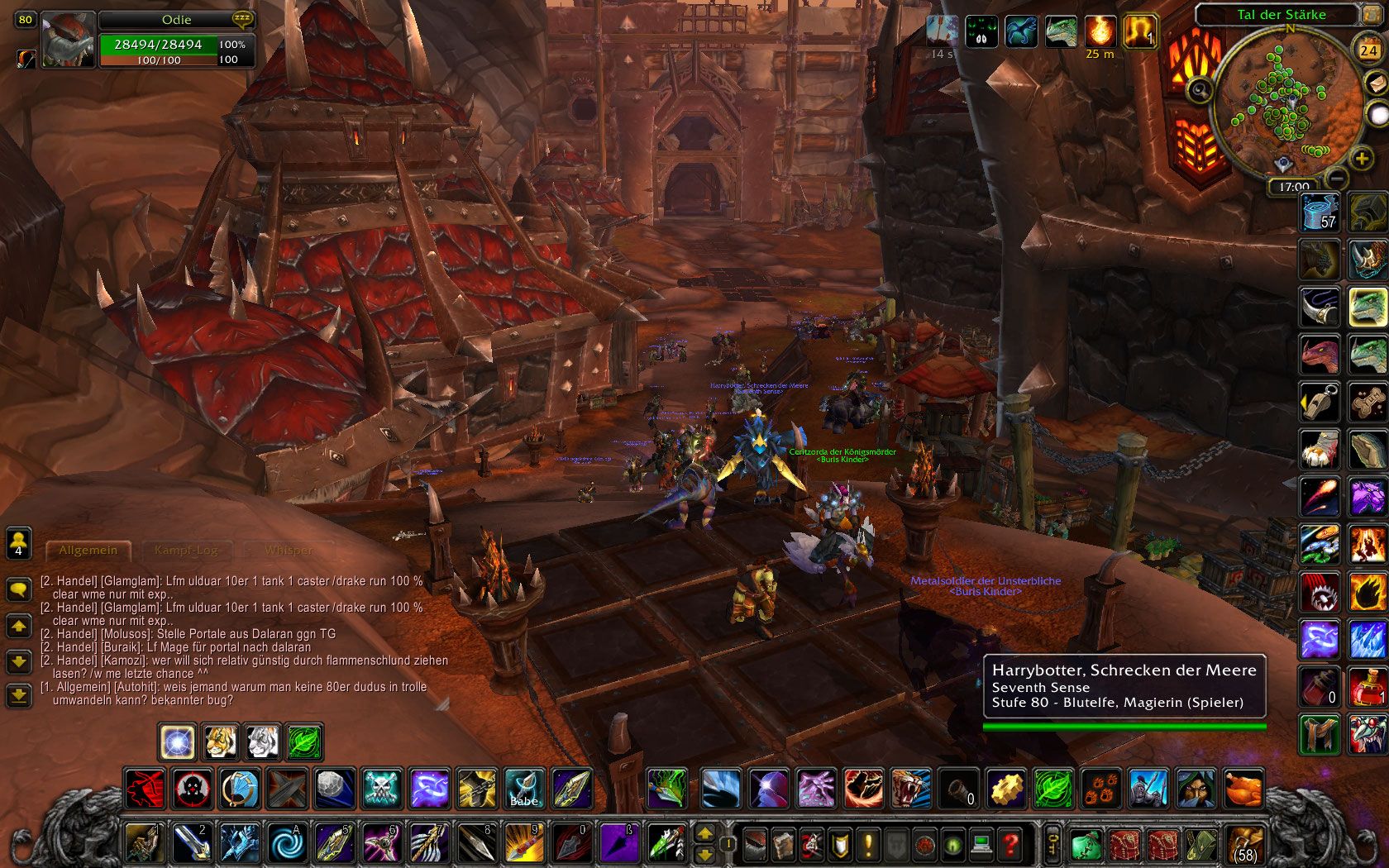The width and height of the screenshot is (1389, 868).
Task: Switch to the Kampf-Log chat tab
Action: [186, 550]
